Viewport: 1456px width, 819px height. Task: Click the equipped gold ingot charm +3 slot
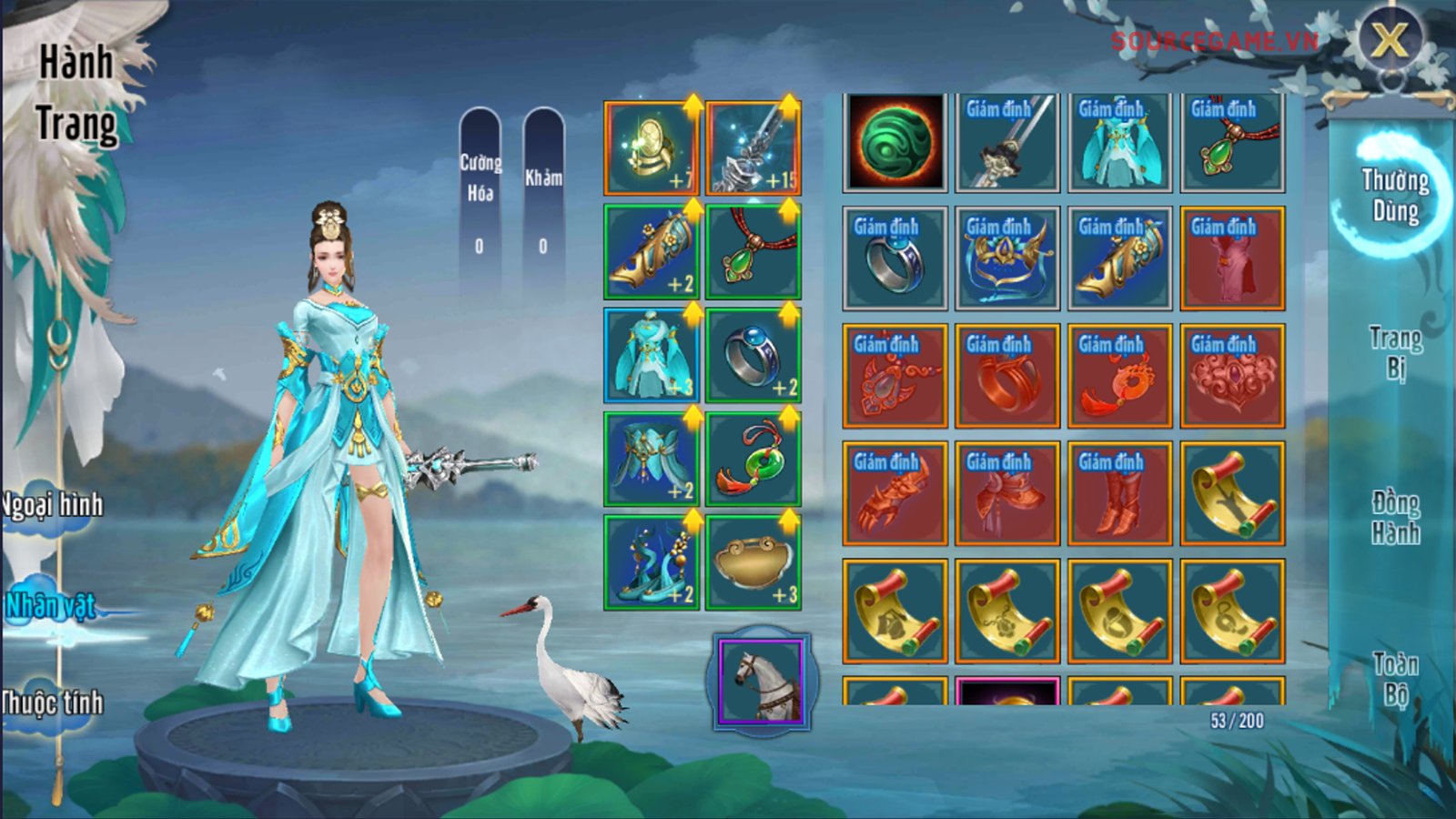pyautogui.click(x=753, y=562)
